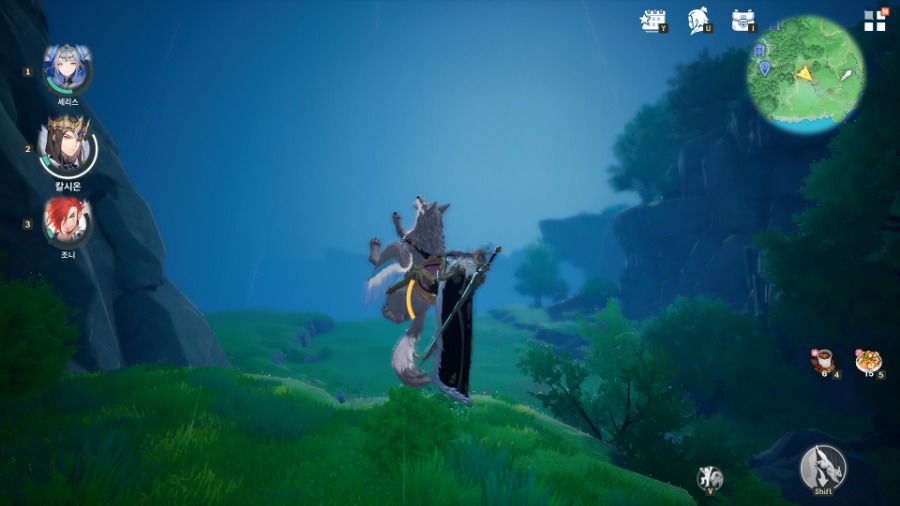
Task: Open the four-square main menu grid
Action: (x=875, y=21)
